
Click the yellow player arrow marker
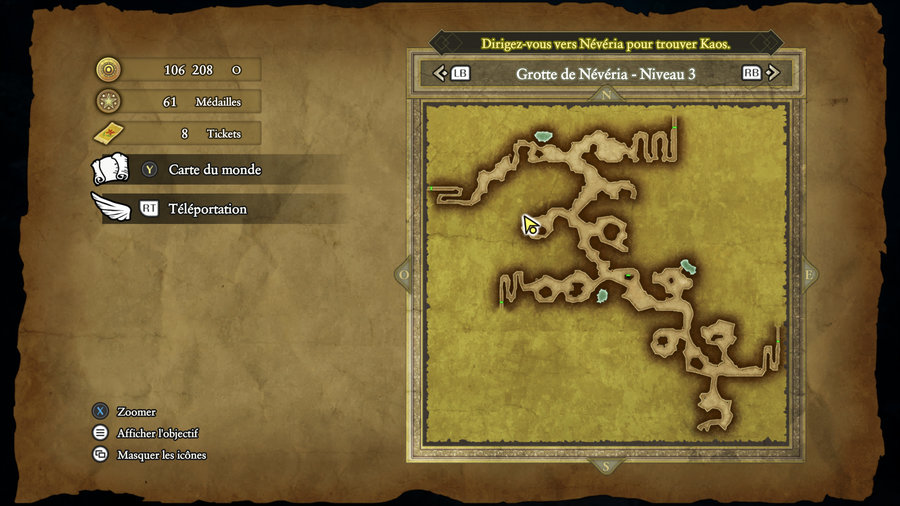point(530,225)
